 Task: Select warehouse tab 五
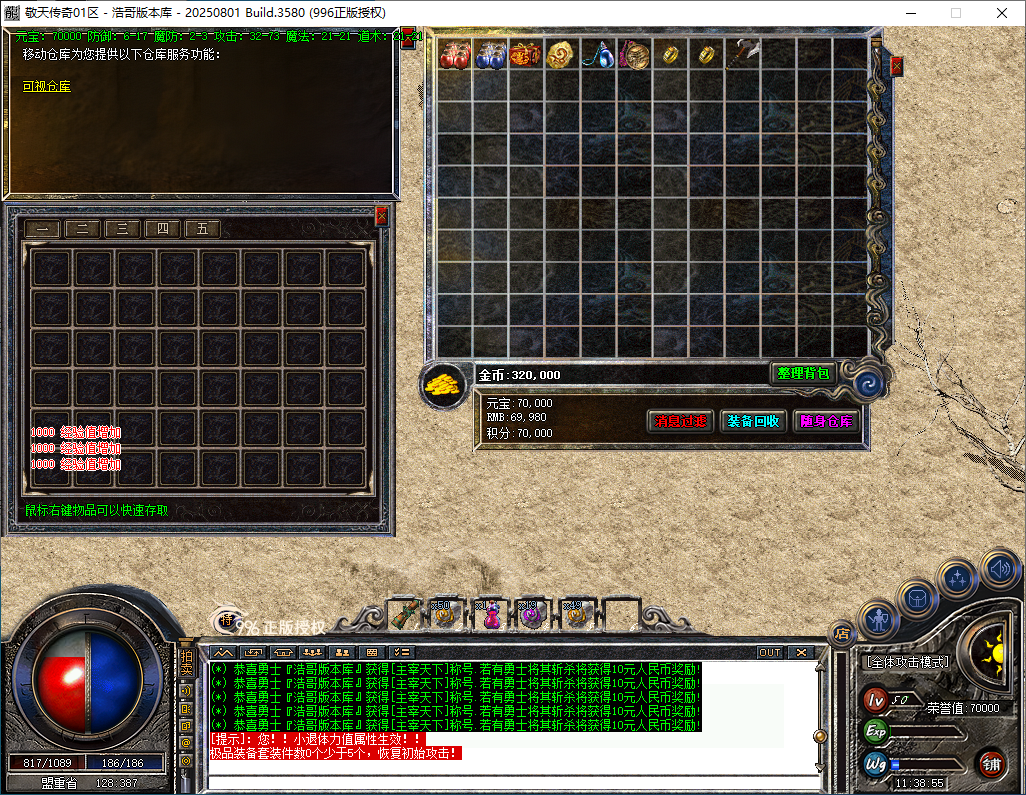tap(202, 229)
